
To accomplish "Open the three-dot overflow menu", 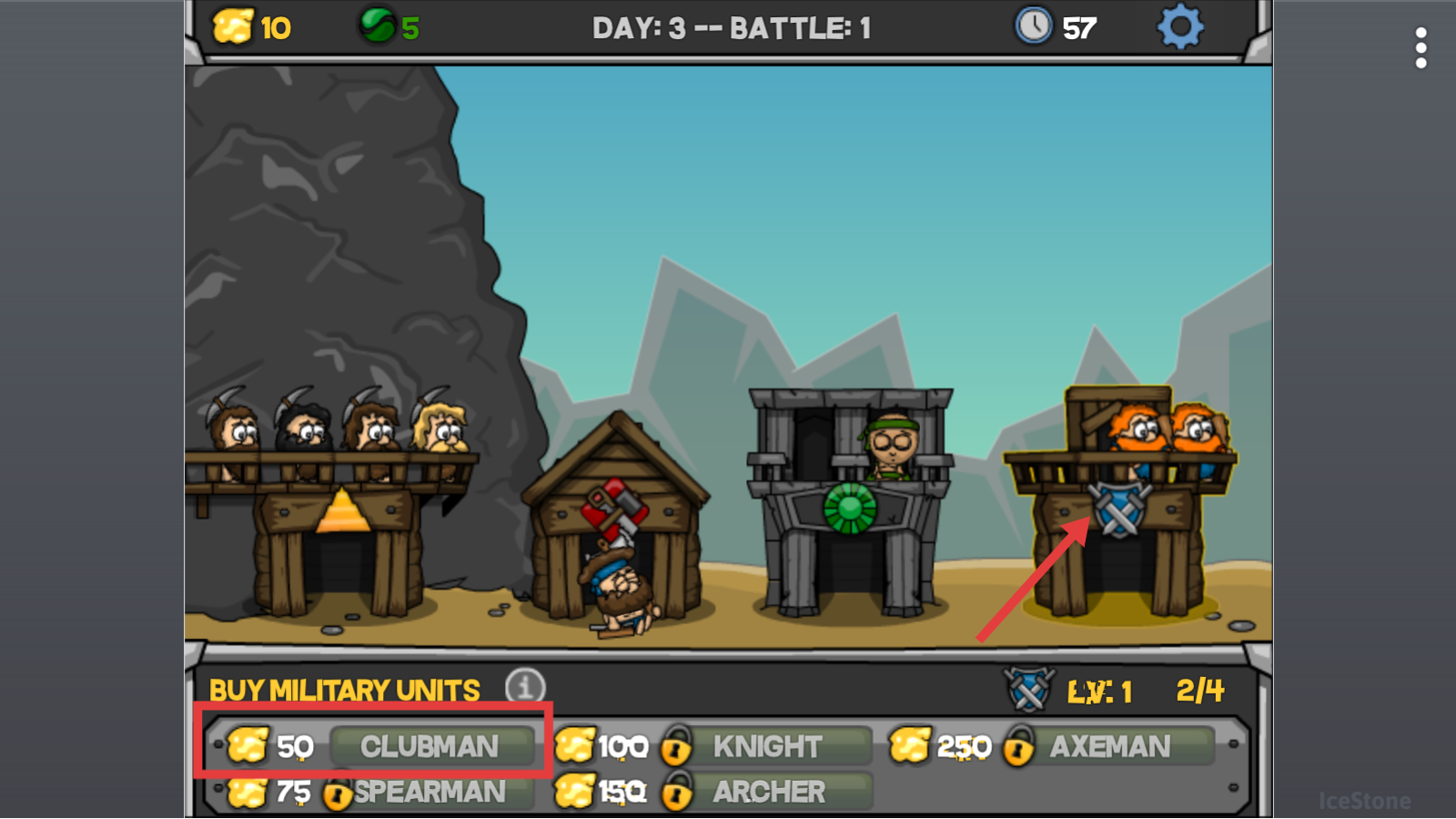I will [1421, 47].
